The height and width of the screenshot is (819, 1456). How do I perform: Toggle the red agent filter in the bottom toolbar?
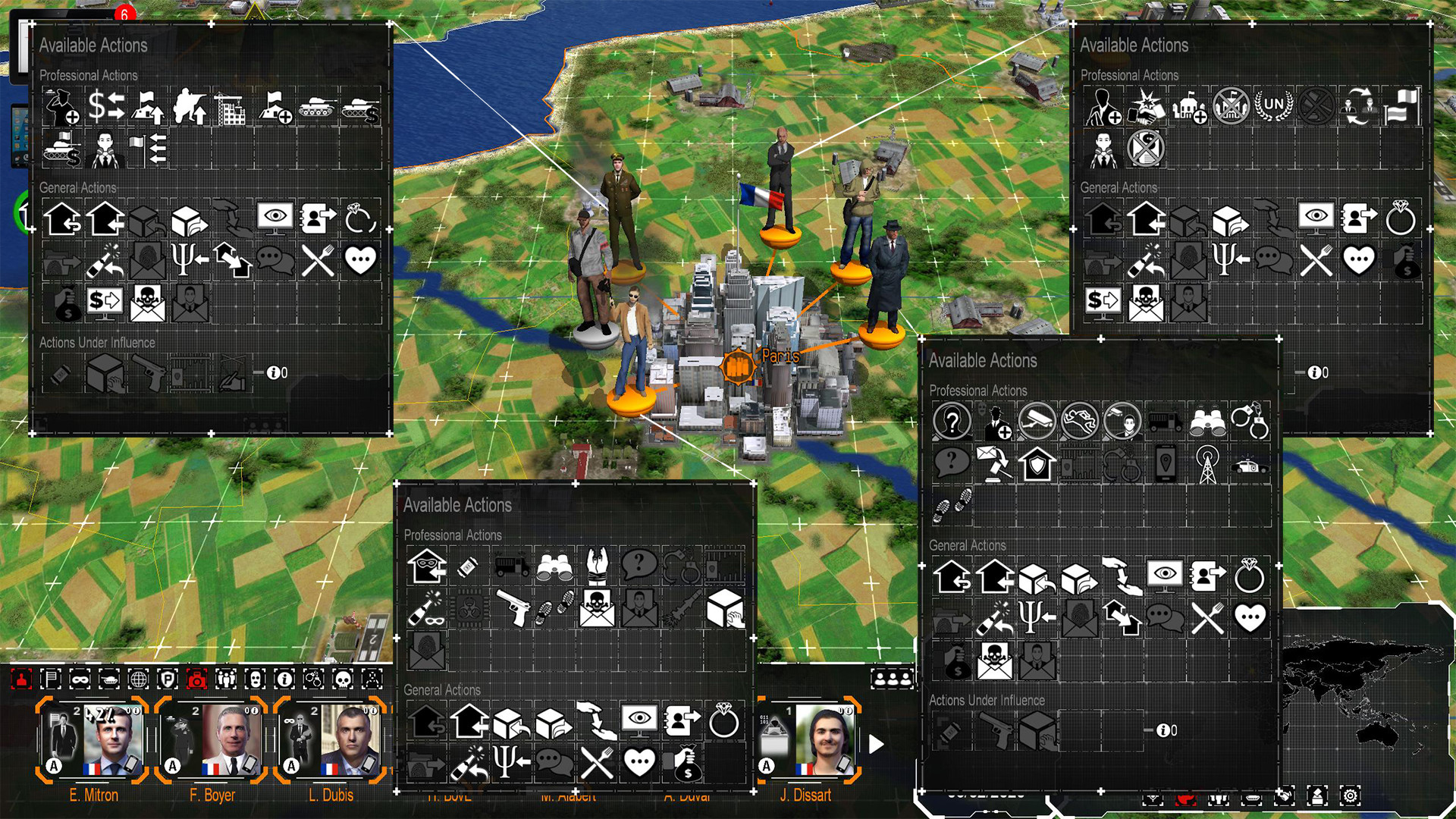(20, 680)
